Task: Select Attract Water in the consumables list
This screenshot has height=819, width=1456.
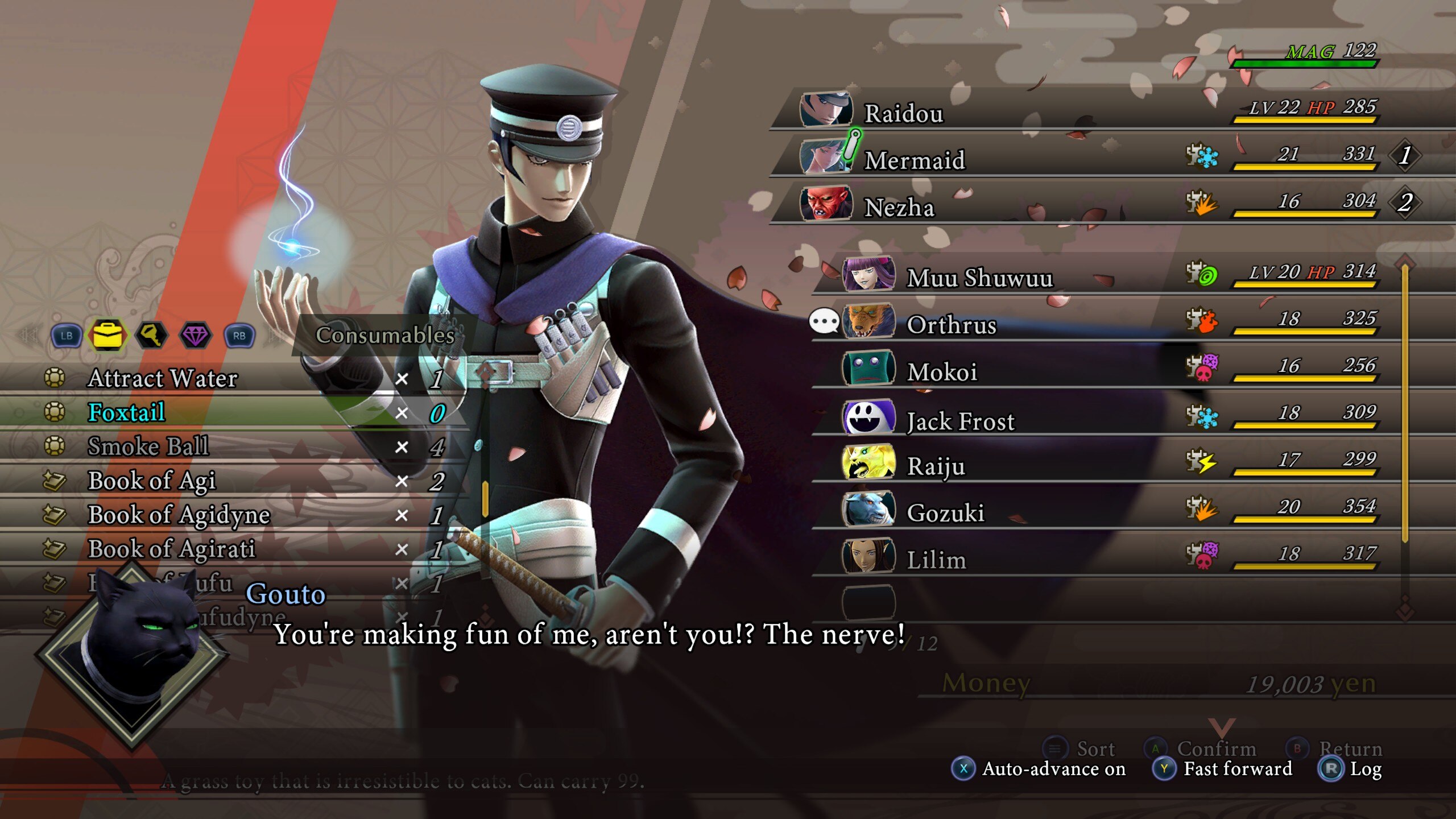Action: click(163, 379)
